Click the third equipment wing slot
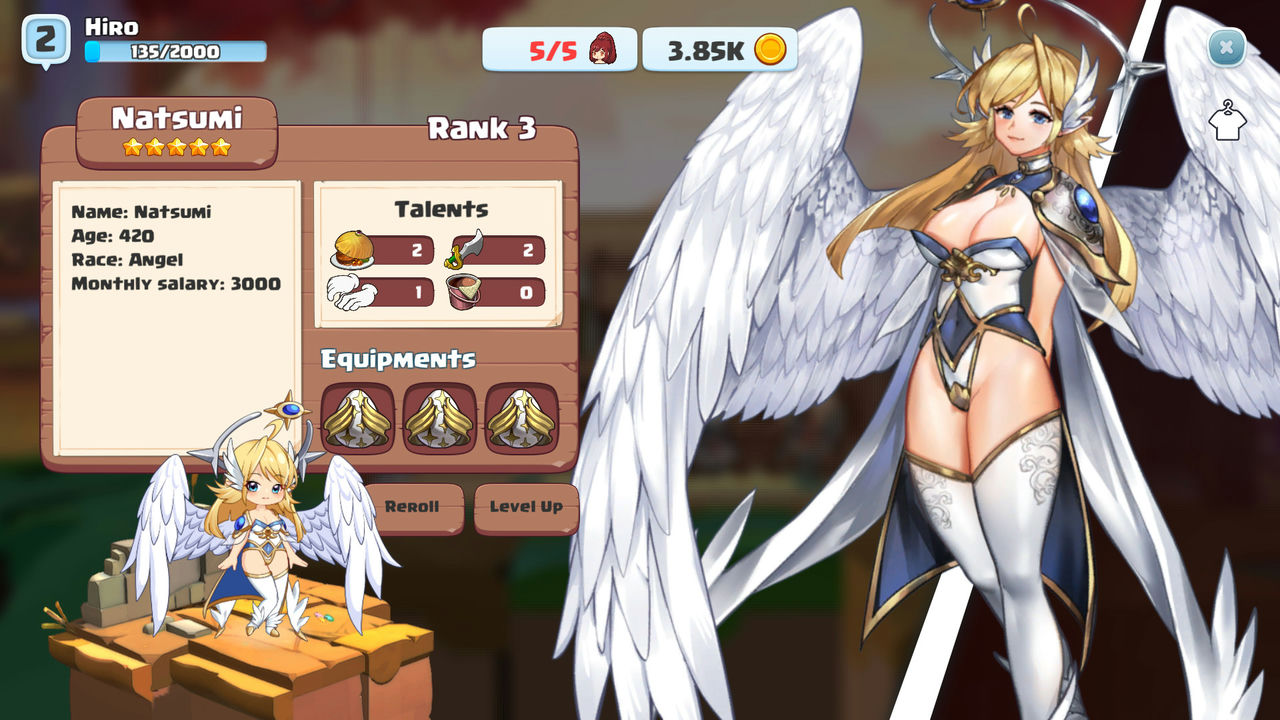 click(520, 420)
